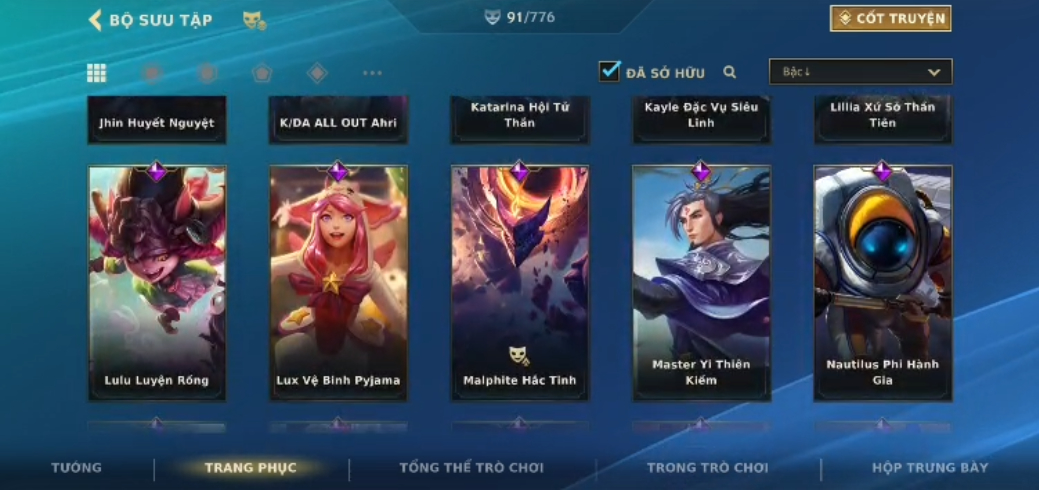Toggle the Đã Sở Hữu checkbox
The image size is (1039, 490).
[x=610, y=71]
